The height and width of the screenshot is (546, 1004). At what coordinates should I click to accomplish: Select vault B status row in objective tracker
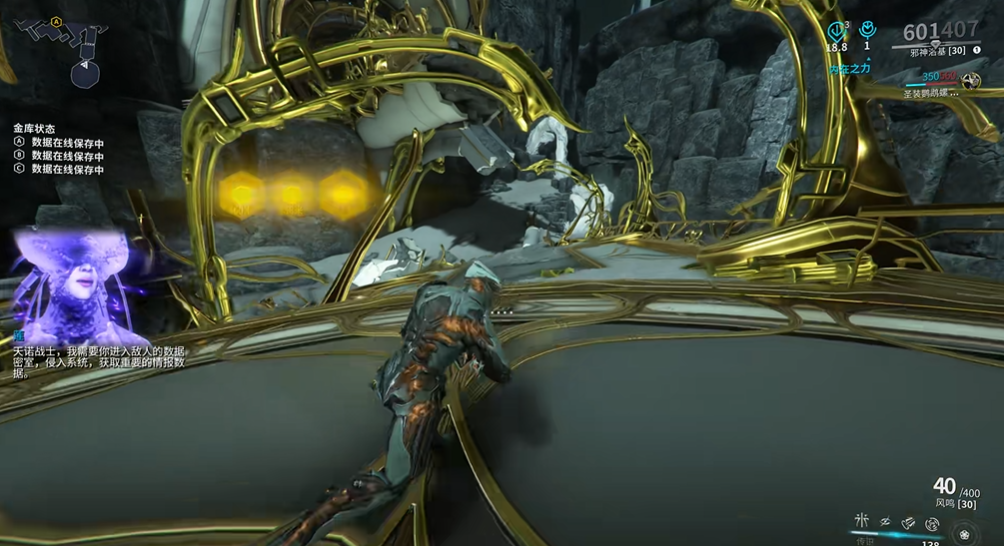[x=59, y=156]
